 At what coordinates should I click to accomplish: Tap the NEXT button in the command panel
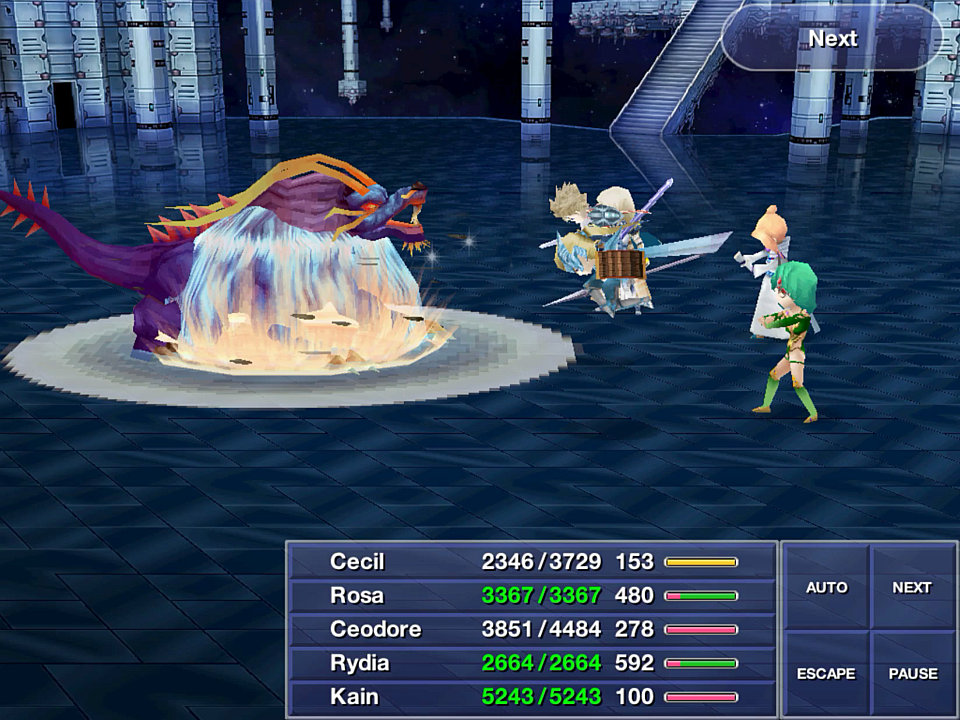[x=911, y=587]
